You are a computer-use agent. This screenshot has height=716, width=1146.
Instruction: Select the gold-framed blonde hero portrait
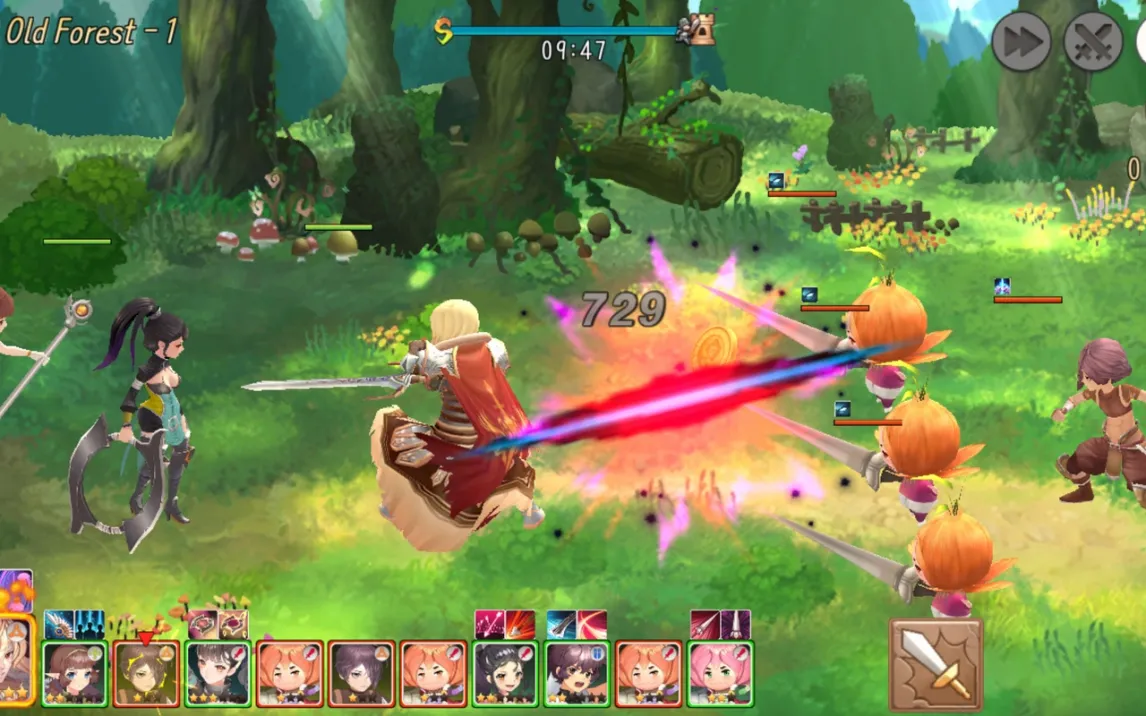coord(16,660)
